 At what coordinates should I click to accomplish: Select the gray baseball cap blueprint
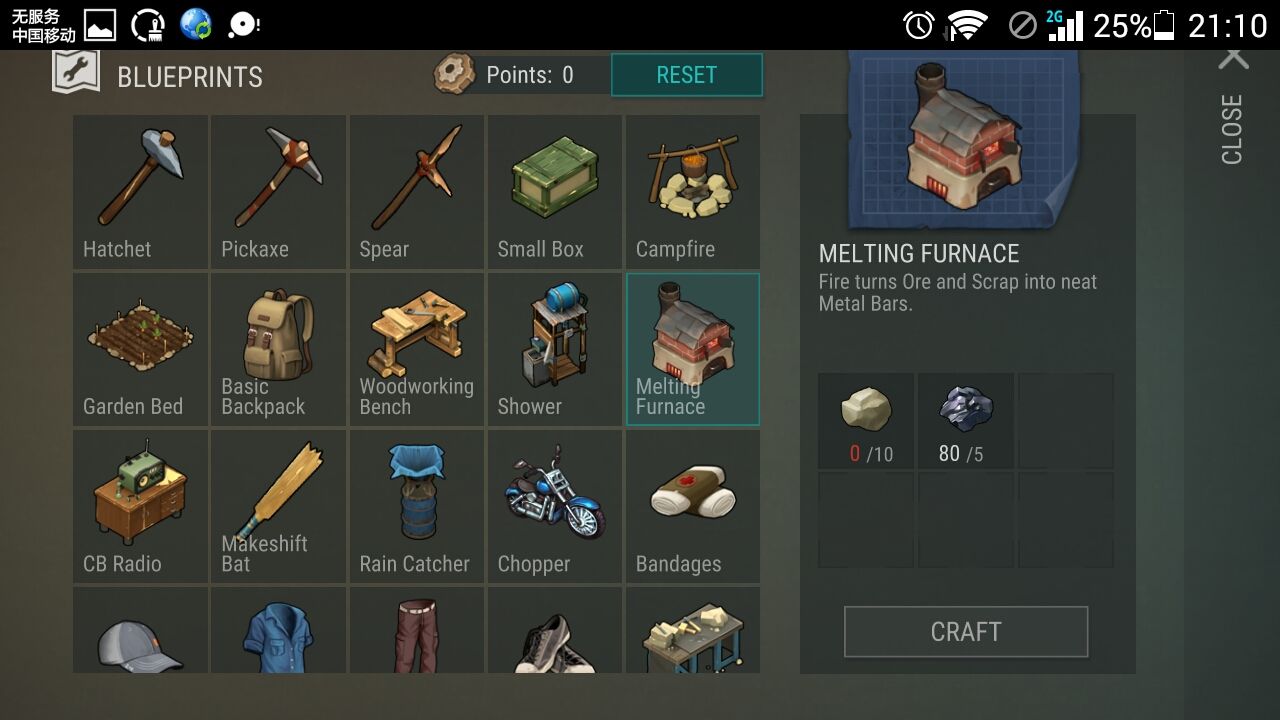click(x=140, y=632)
